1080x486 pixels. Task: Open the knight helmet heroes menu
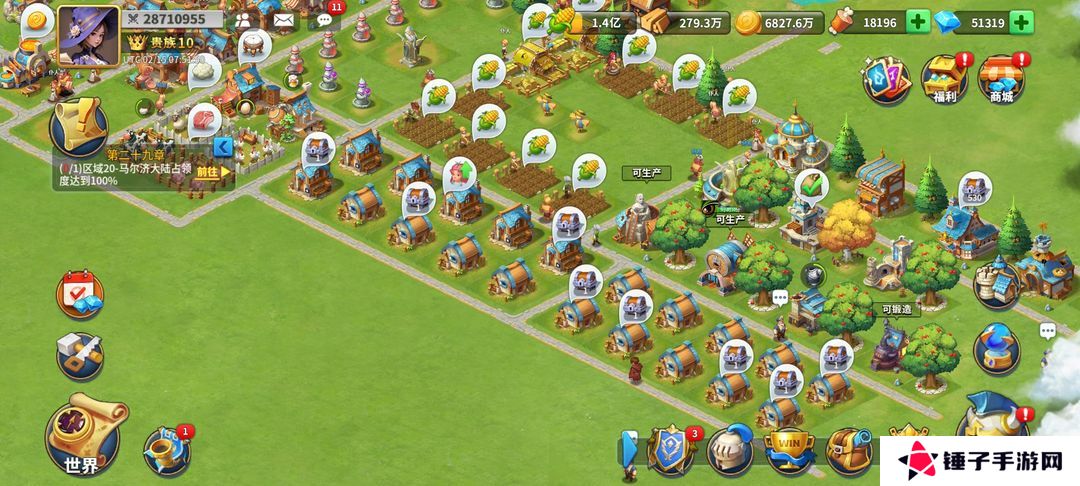pos(729,449)
